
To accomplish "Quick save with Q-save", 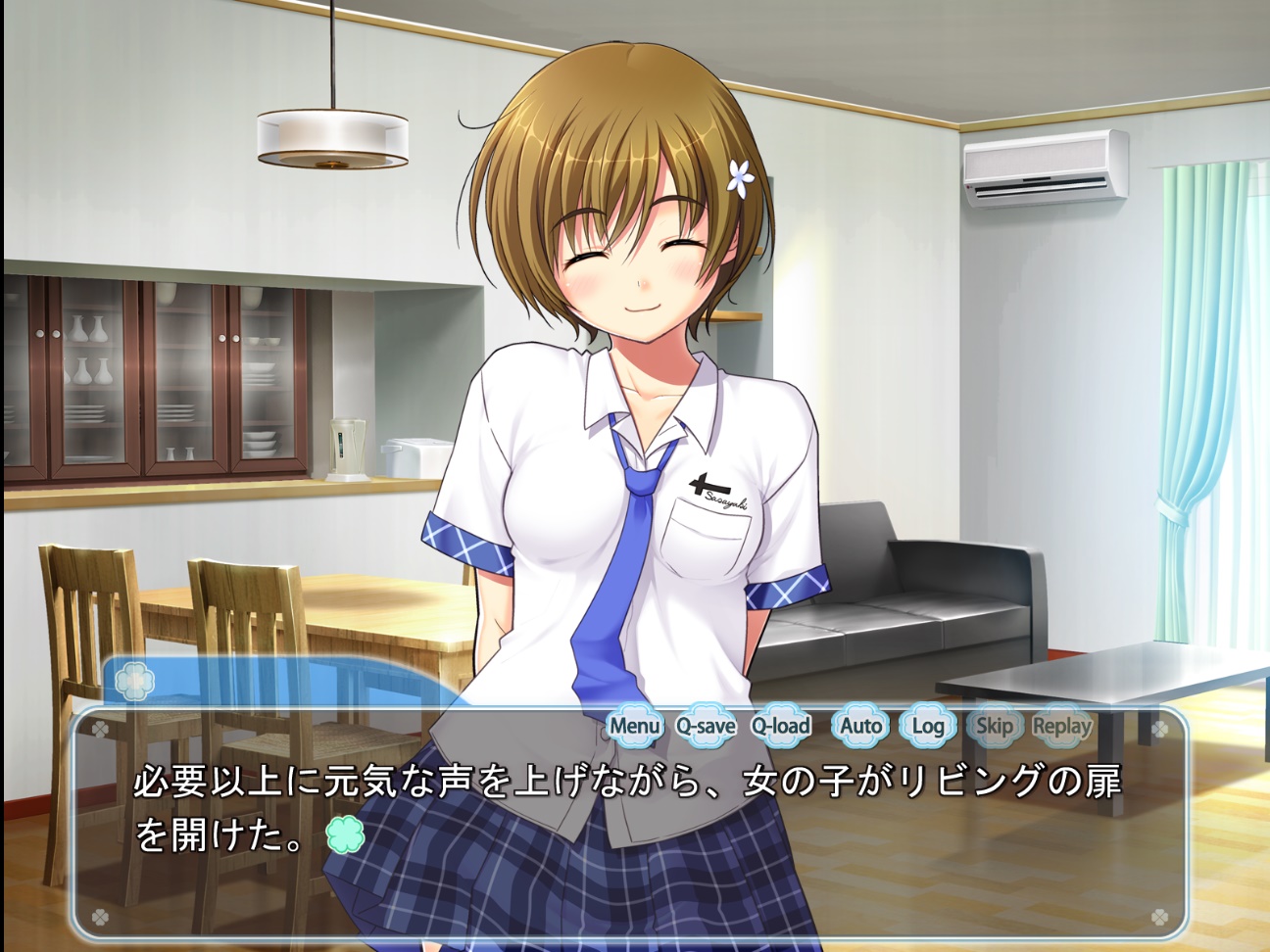I will pos(706,726).
